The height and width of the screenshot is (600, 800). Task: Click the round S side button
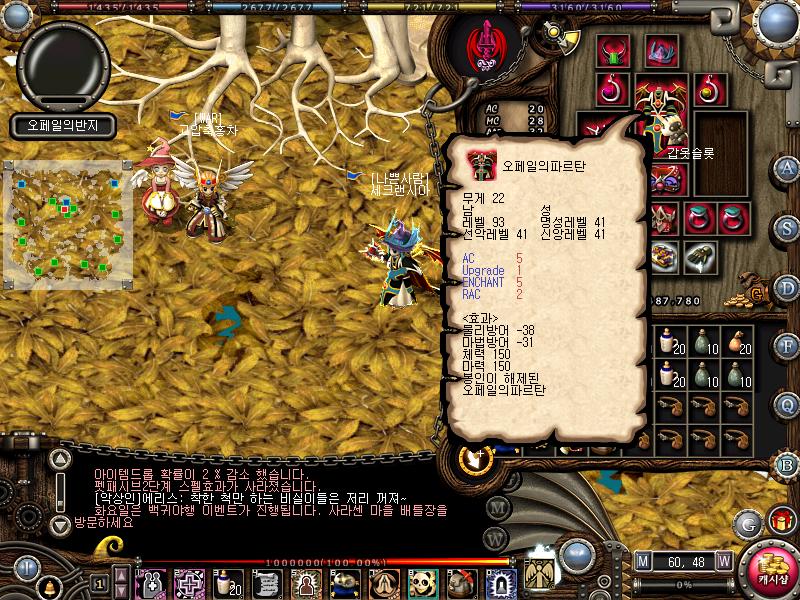(787, 226)
